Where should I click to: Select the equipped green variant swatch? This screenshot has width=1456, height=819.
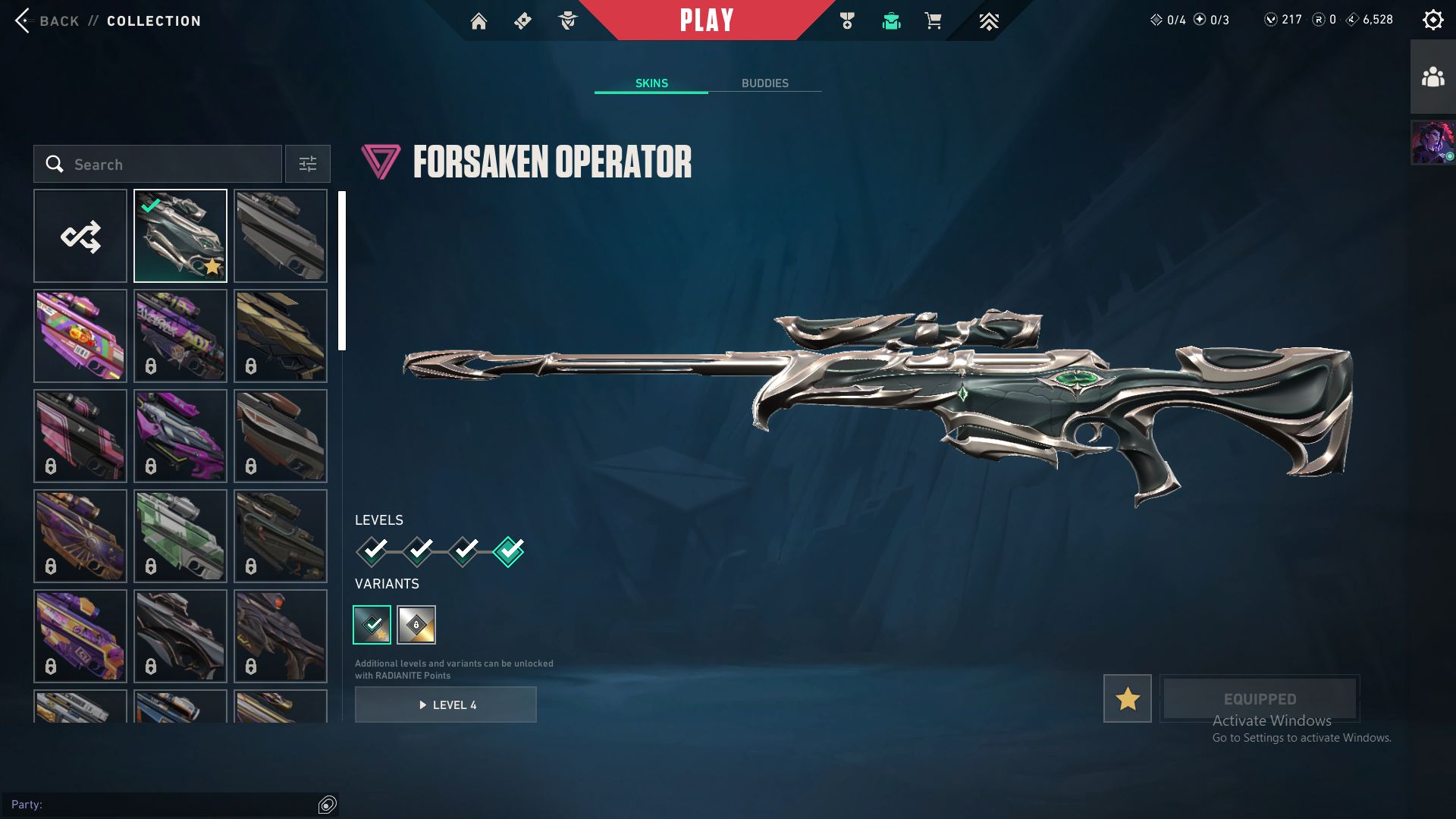click(372, 625)
